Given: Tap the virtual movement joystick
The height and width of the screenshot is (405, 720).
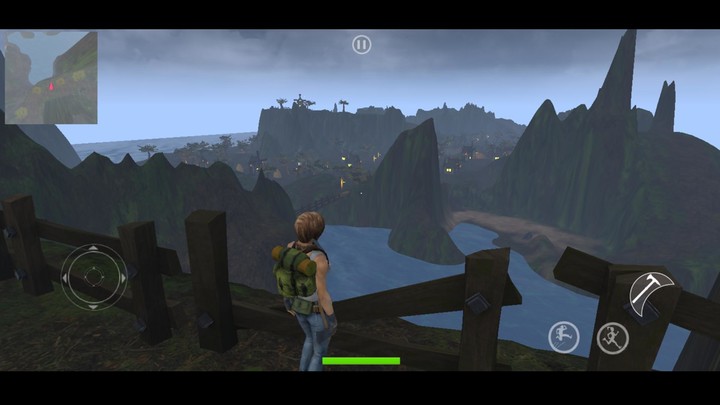Looking at the screenshot, I should (94, 276).
